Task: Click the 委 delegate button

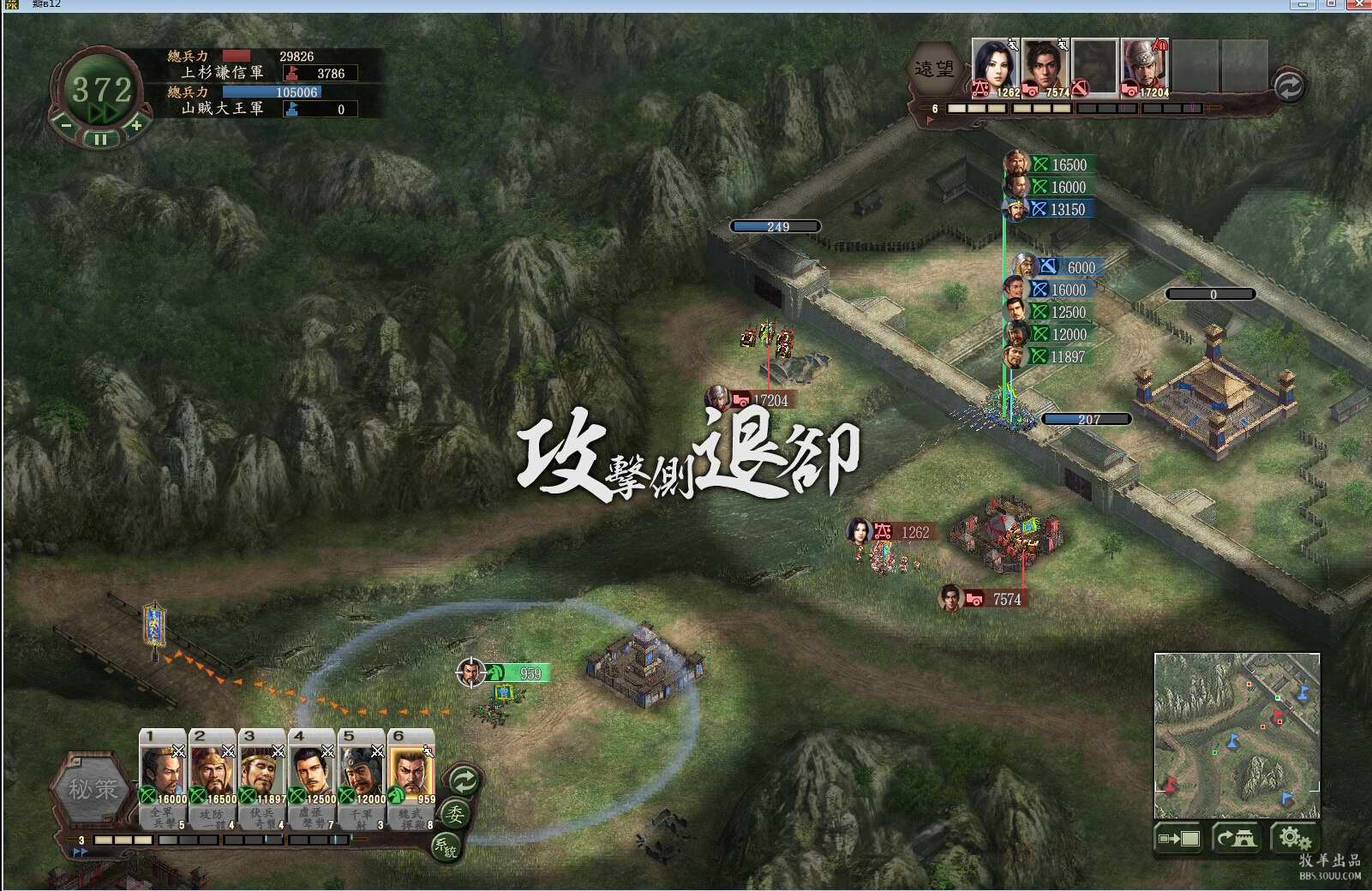Action: click(455, 815)
